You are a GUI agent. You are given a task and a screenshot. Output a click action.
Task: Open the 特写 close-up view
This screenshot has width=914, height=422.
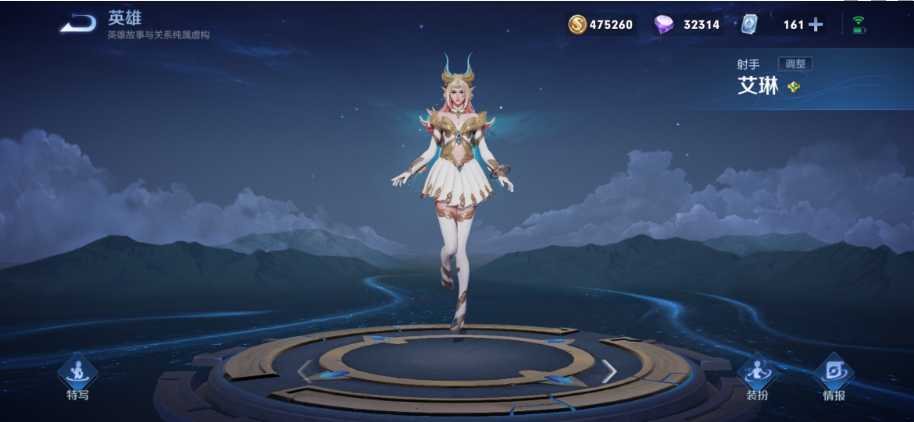coord(77,376)
